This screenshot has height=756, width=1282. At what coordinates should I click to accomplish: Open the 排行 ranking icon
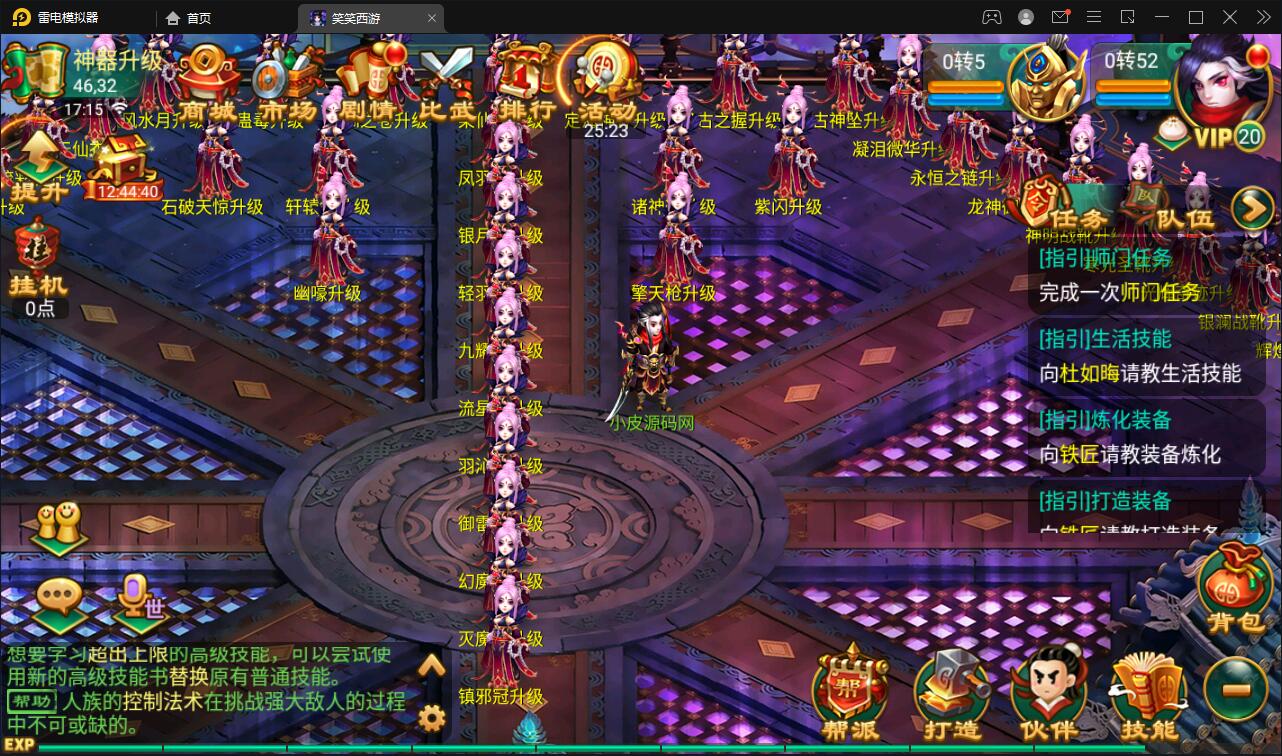click(524, 80)
